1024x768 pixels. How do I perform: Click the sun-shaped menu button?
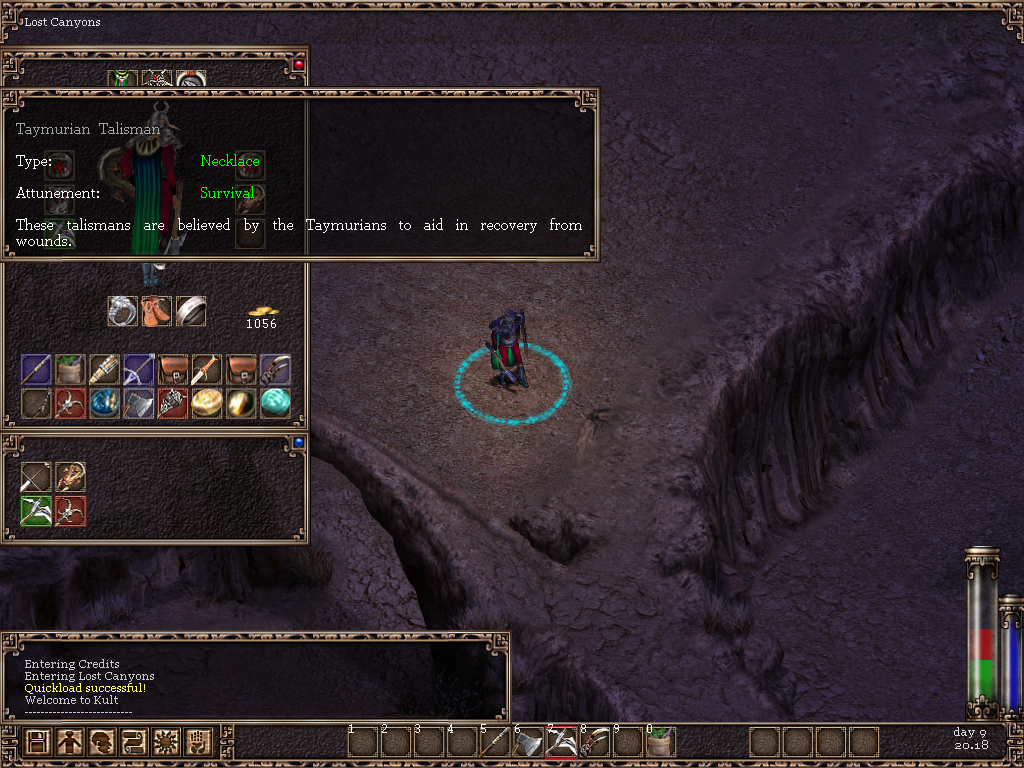pos(166,742)
